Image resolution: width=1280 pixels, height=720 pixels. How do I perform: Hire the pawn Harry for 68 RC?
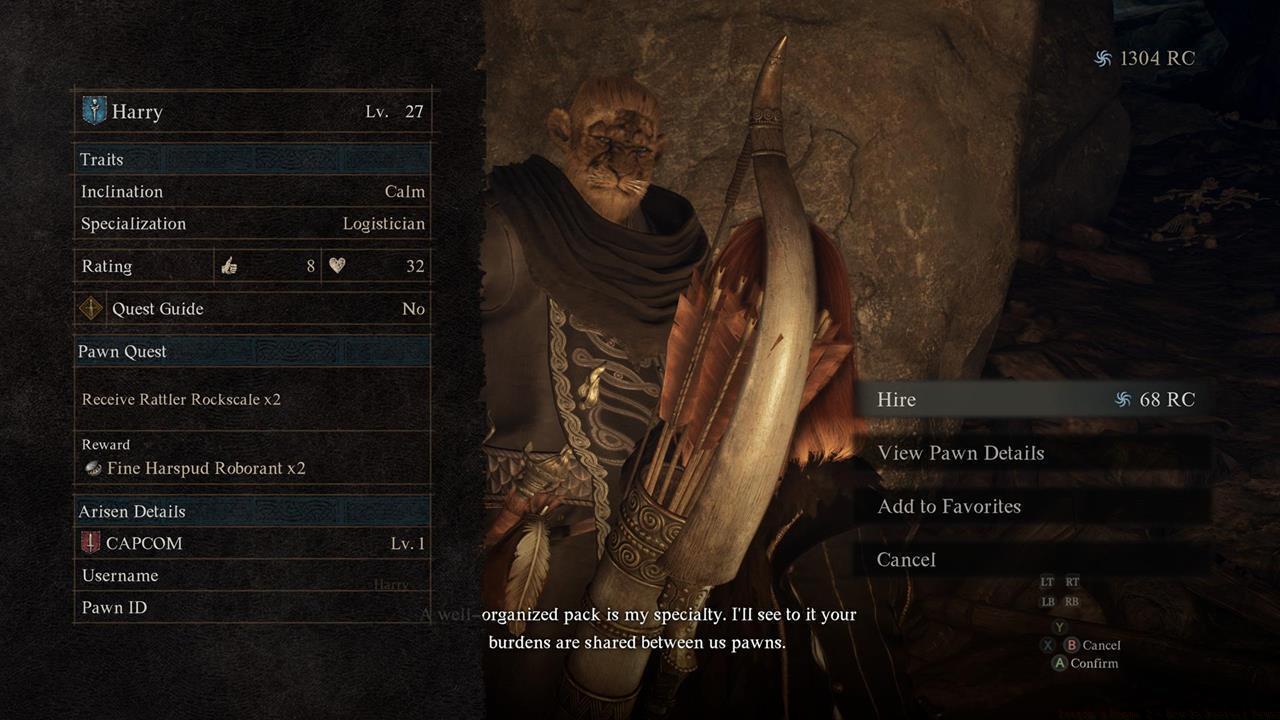point(1030,400)
